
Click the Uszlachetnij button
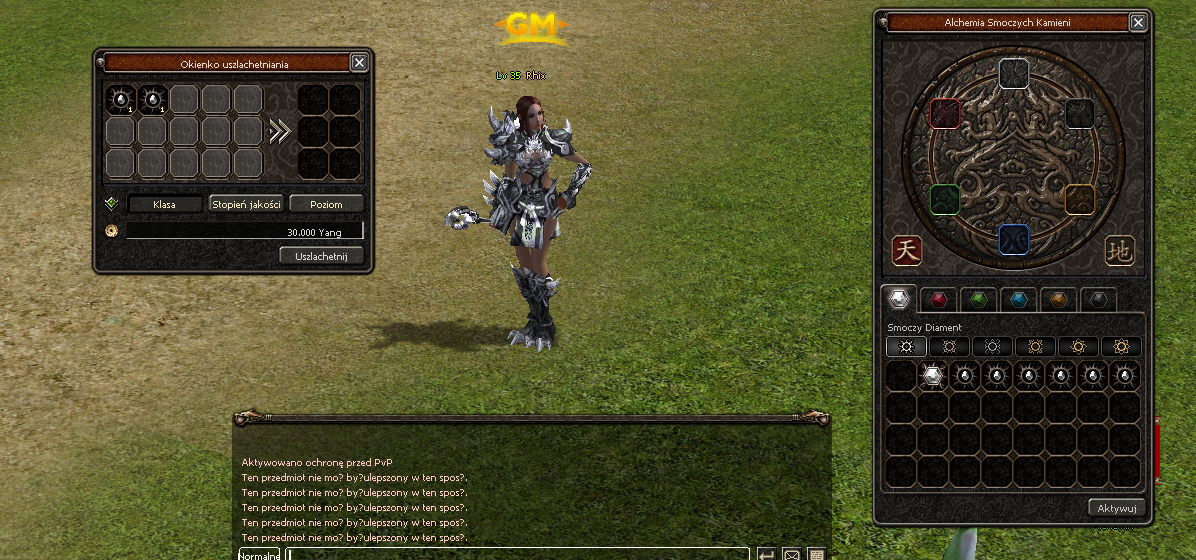321,256
